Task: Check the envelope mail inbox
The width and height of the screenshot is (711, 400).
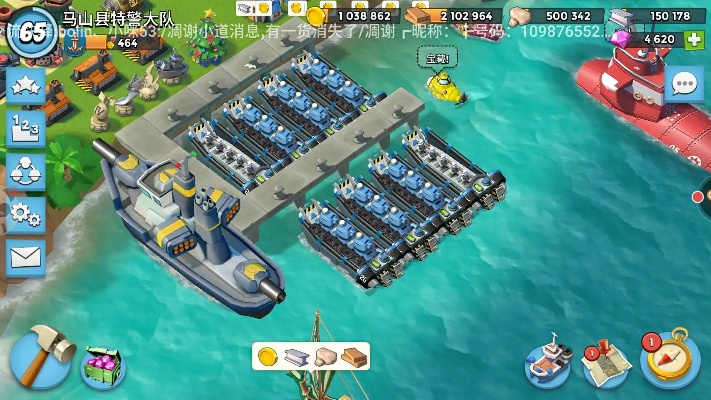Action: point(26,257)
